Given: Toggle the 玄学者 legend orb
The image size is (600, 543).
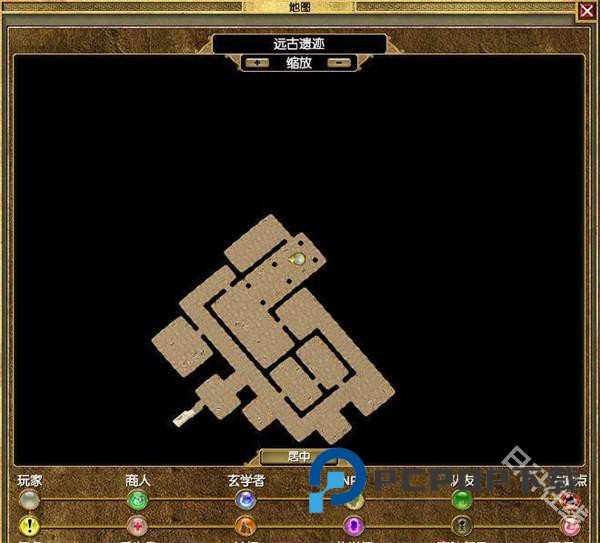Looking at the screenshot, I should (x=245, y=500).
